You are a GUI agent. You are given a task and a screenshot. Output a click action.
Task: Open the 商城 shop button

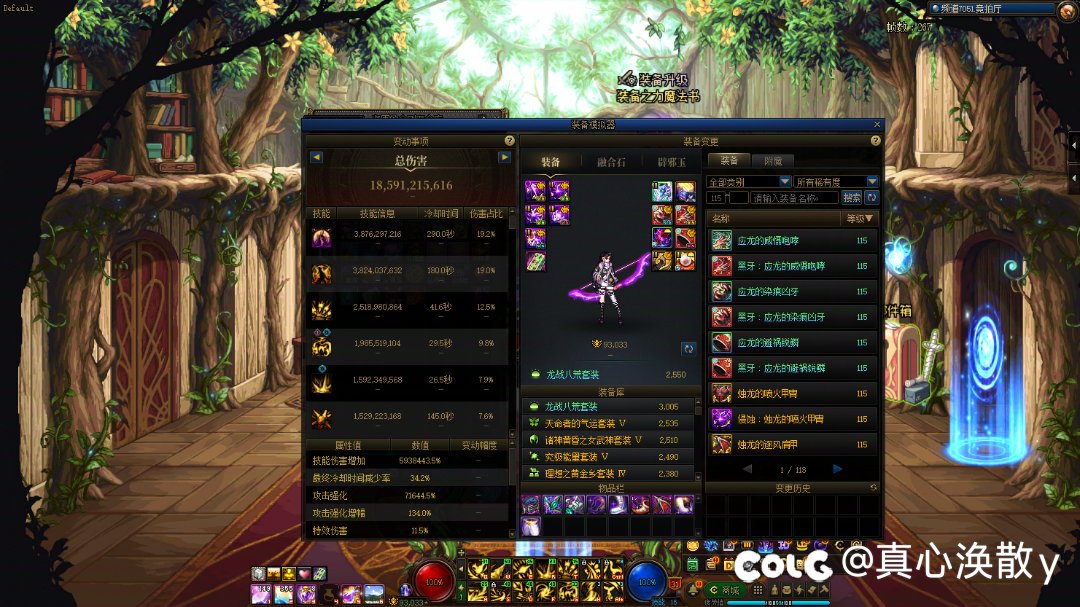[x=728, y=591]
